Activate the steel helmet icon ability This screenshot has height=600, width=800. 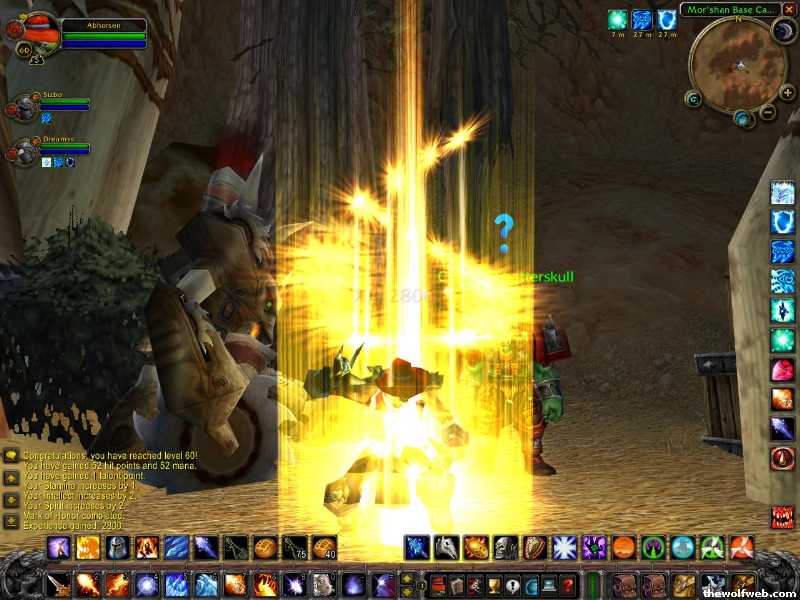coord(117,547)
